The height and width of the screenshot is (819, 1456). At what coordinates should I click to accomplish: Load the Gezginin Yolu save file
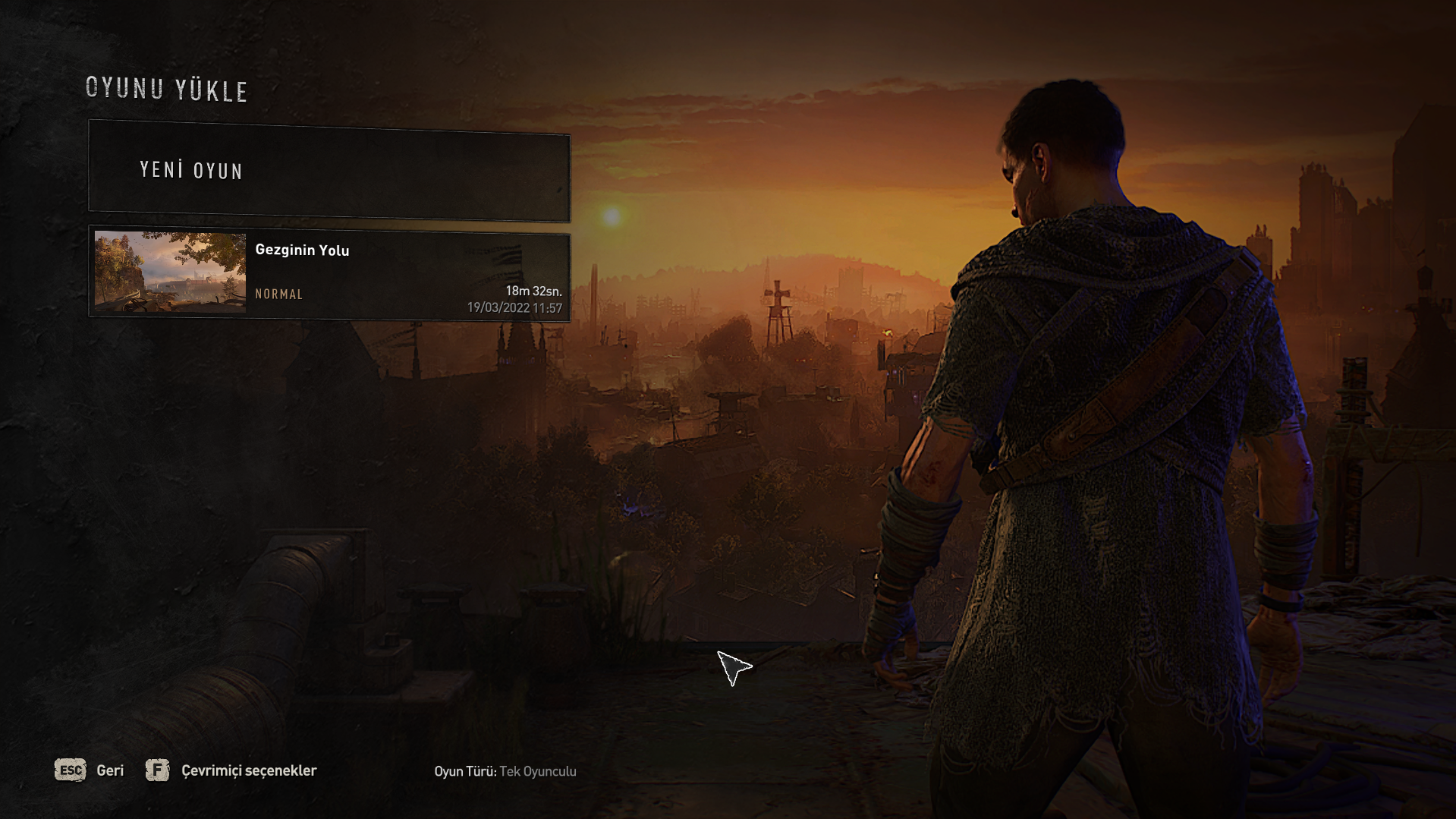tap(329, 273)
